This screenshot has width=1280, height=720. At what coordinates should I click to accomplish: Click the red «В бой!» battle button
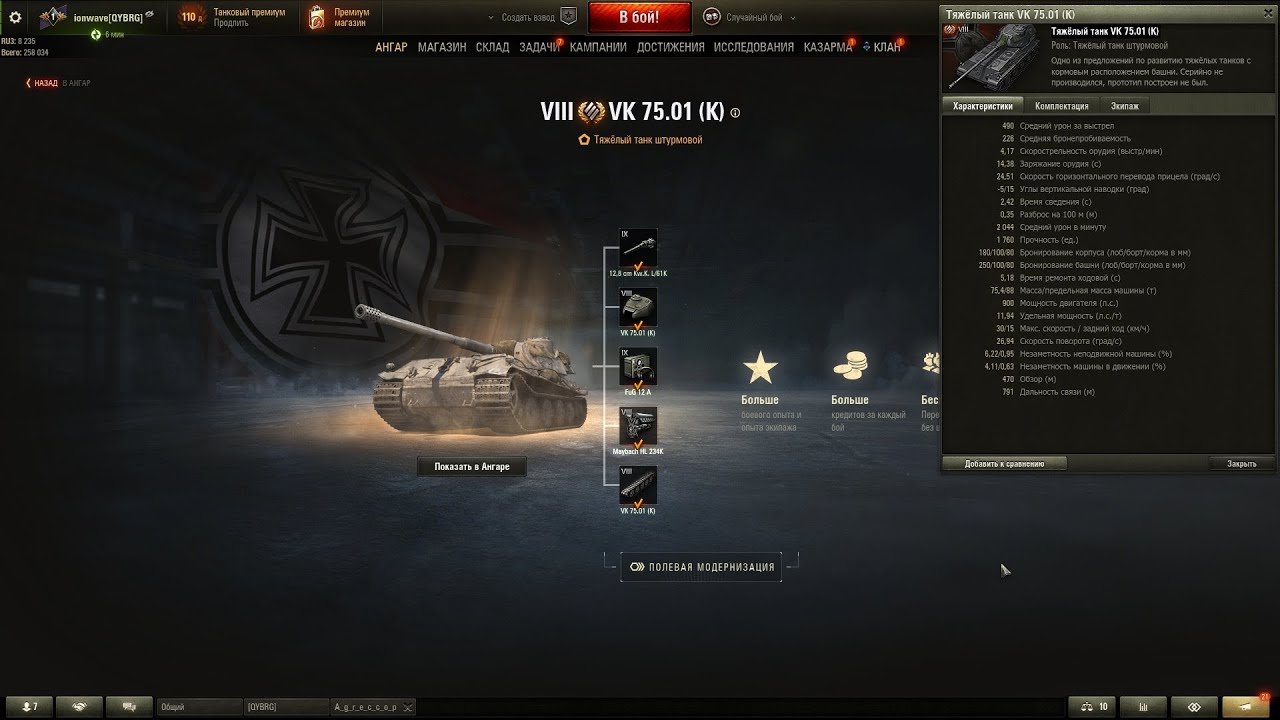click(x=639, y=17)
